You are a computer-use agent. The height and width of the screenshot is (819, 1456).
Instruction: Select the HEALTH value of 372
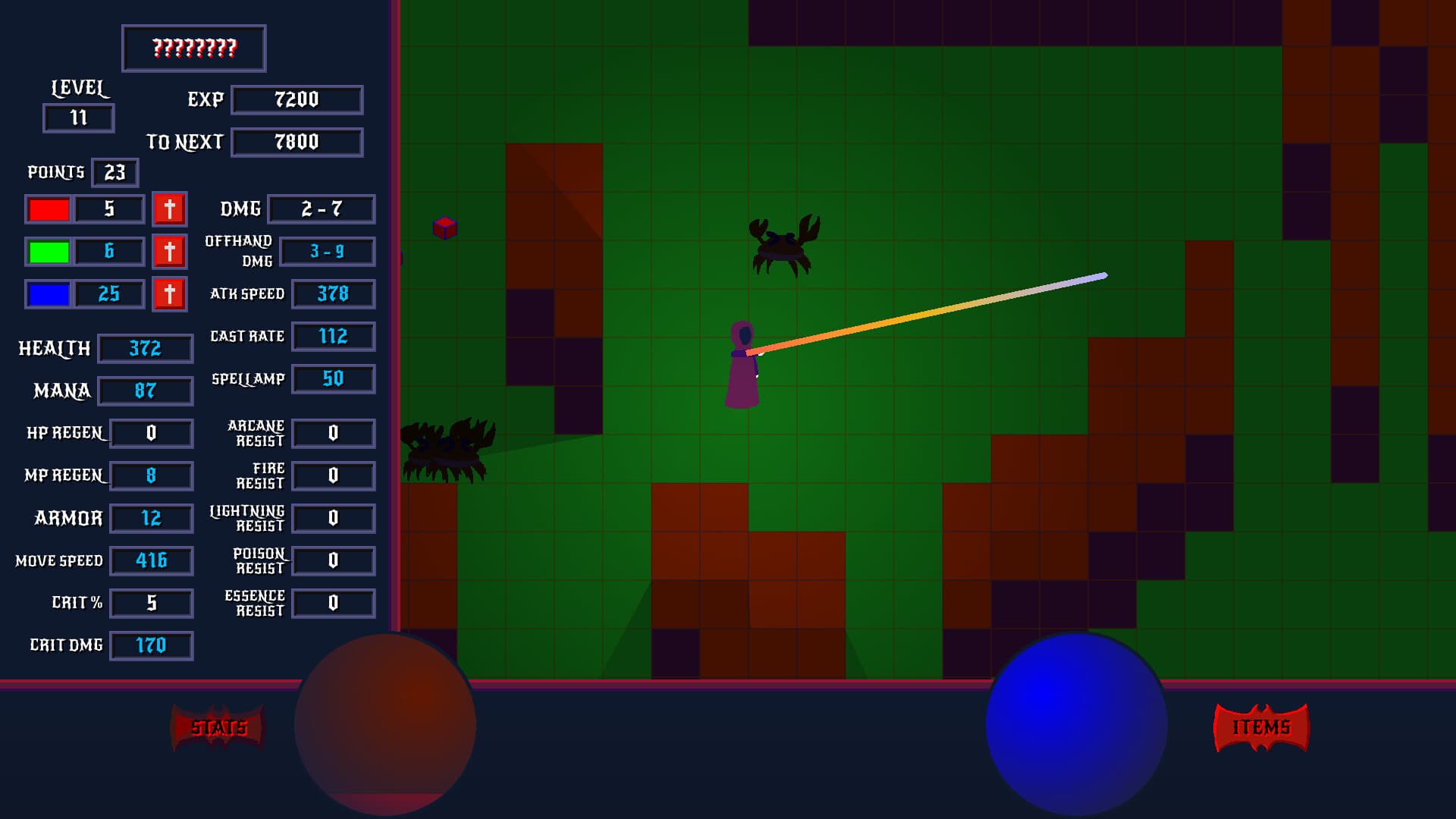pyautogui.click(x=145, y=349)
